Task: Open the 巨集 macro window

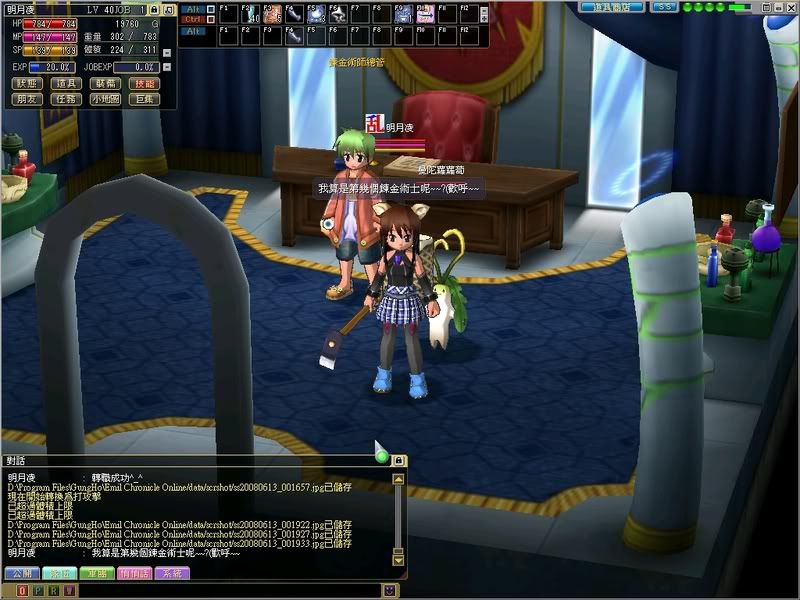Action: 144,99
